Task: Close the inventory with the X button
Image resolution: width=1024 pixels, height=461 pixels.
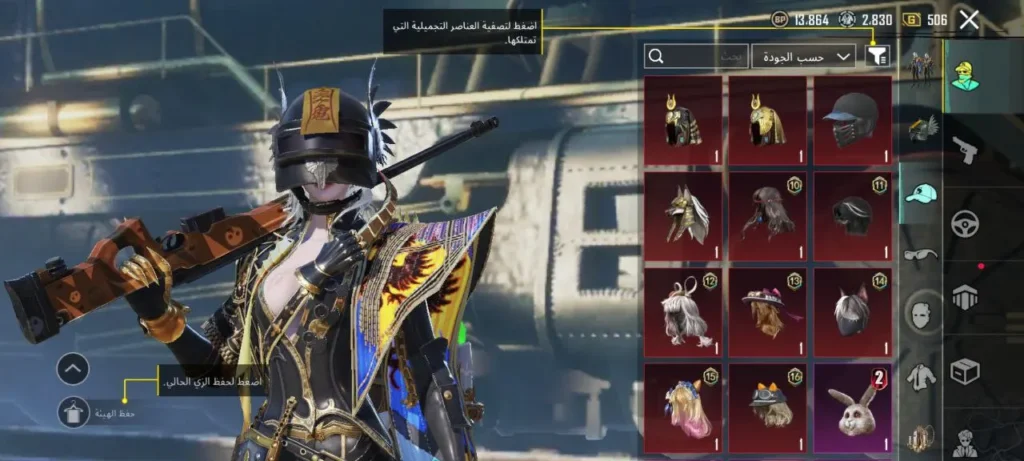Action: click(968, 19)
